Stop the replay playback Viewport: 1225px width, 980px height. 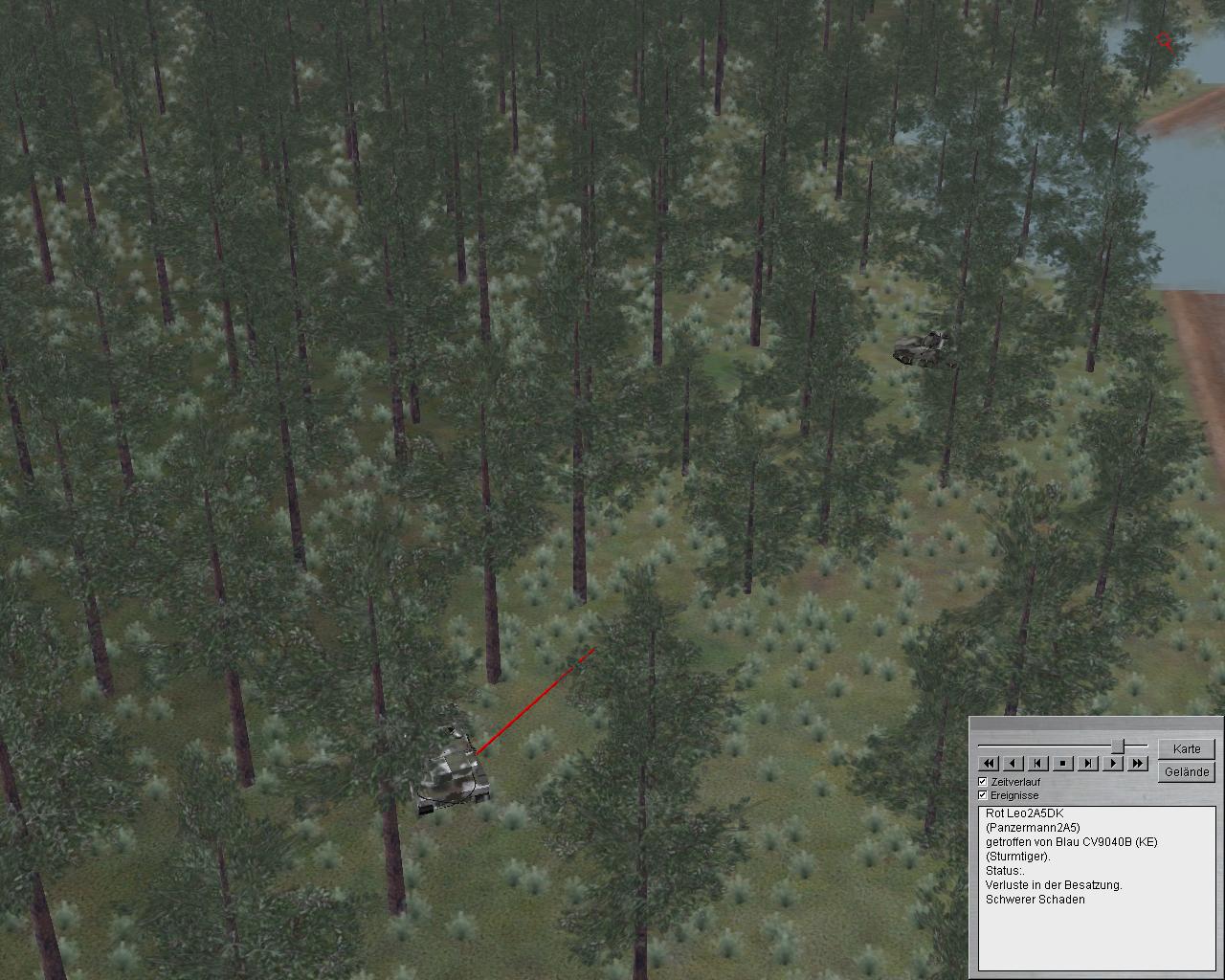coord(1063,764)
